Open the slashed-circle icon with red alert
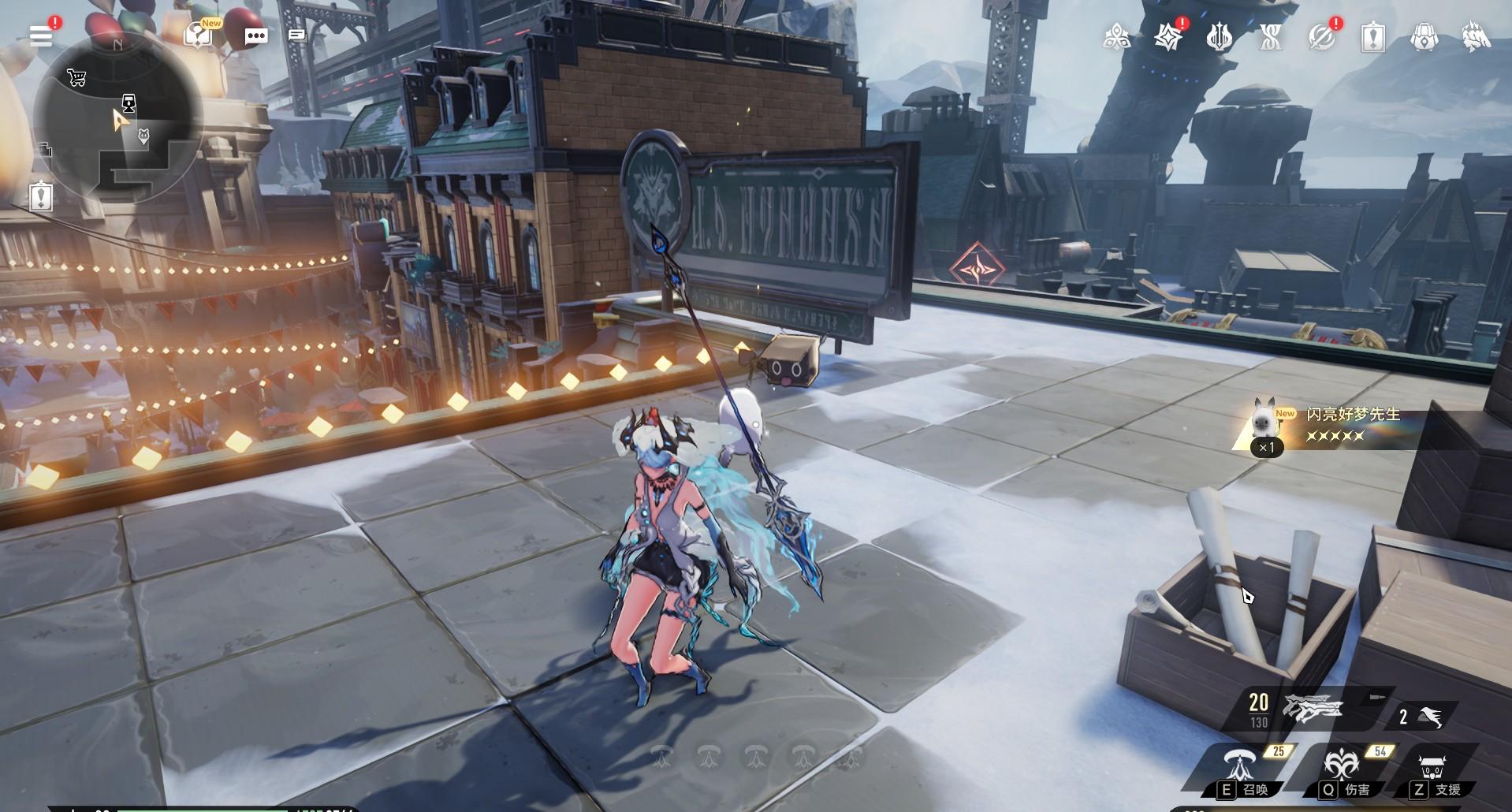Screen dimensions: 1512x812 (1321, 37)
